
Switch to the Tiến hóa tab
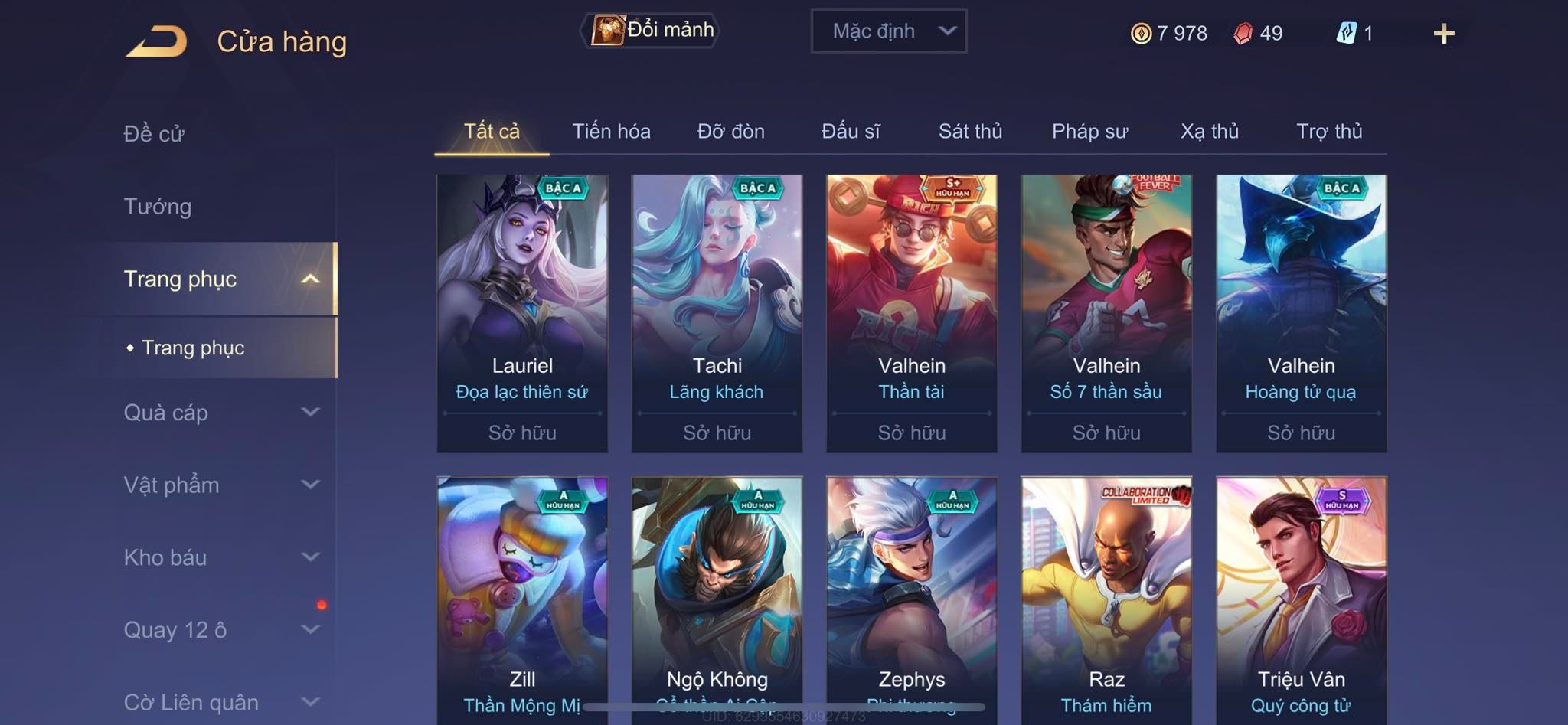pyautogui.click(x=611, y=132)
